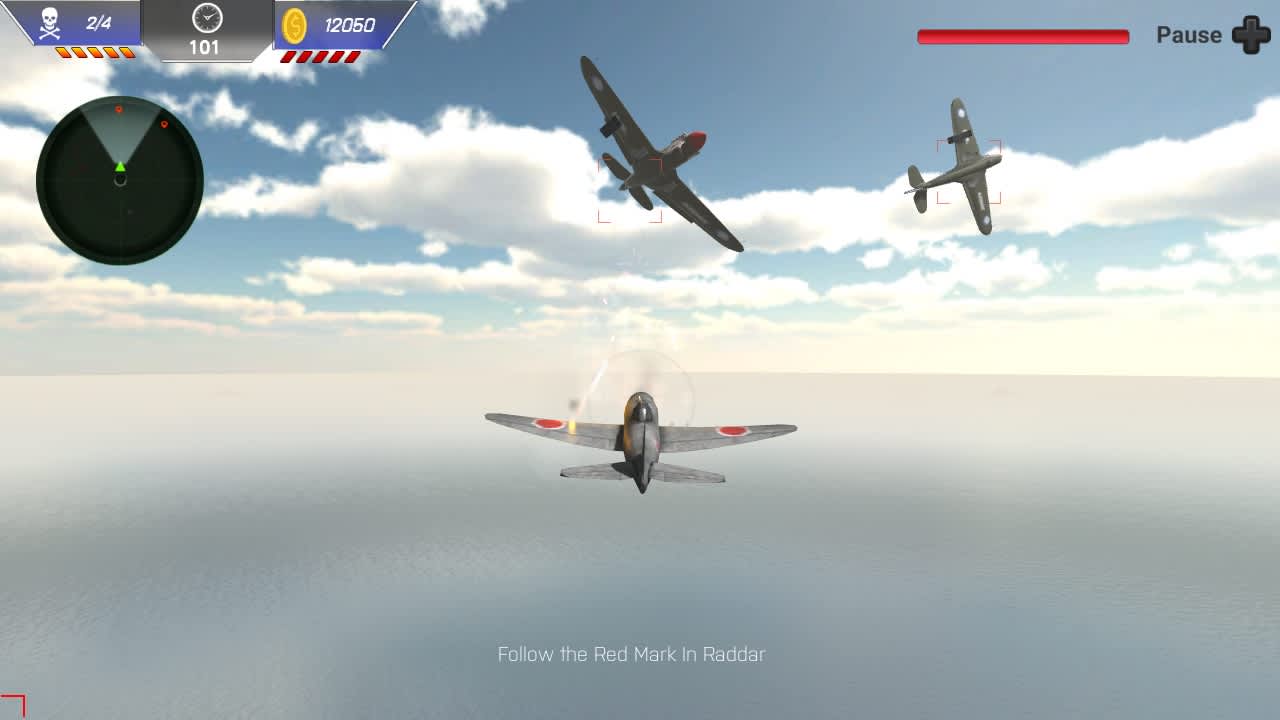Click the left red enemy dot on the radar
Screen dimensions: 1280x720
[x=119, y=109]
